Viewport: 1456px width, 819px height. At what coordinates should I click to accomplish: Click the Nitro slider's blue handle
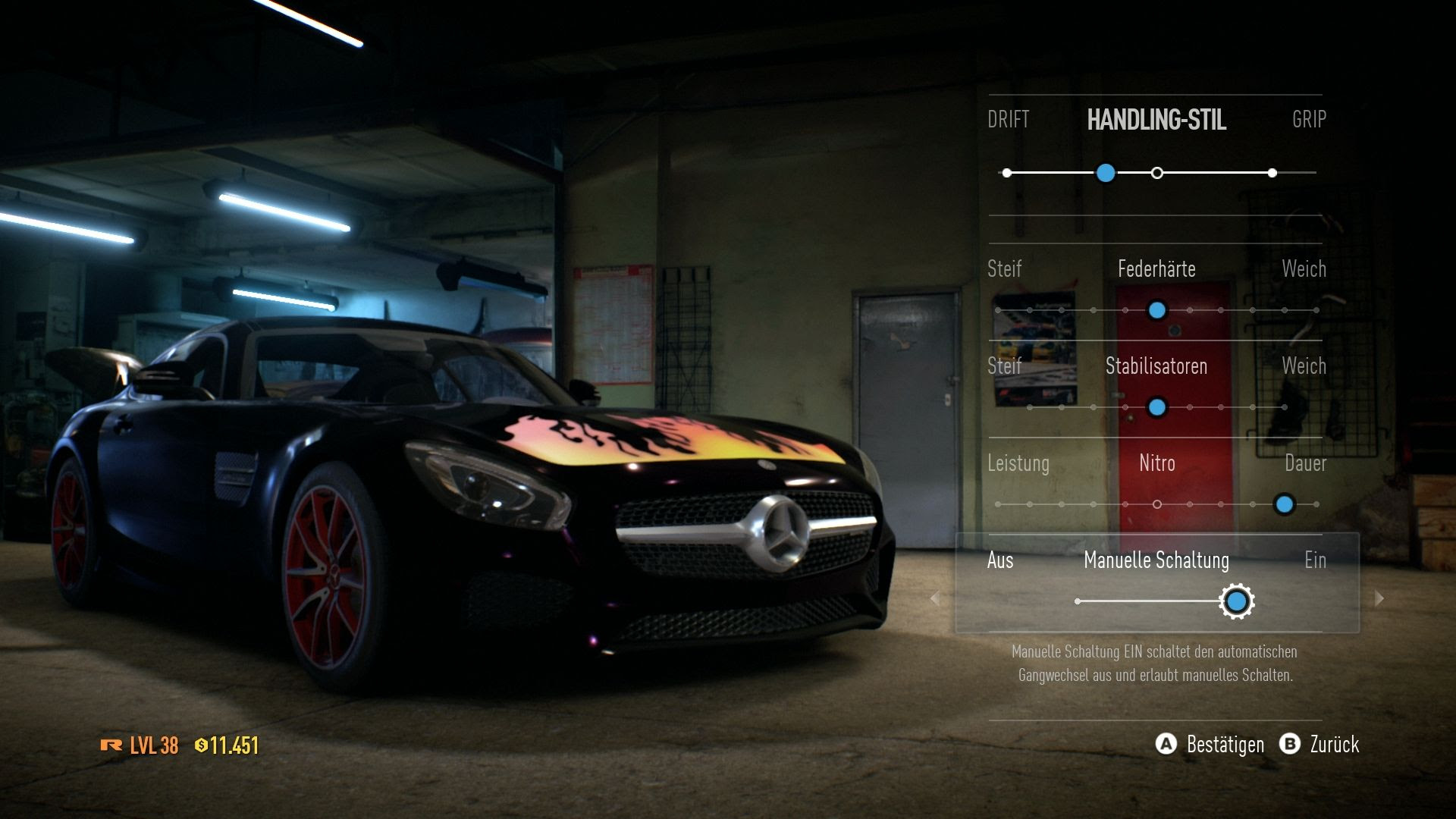tap(1284, 504)
